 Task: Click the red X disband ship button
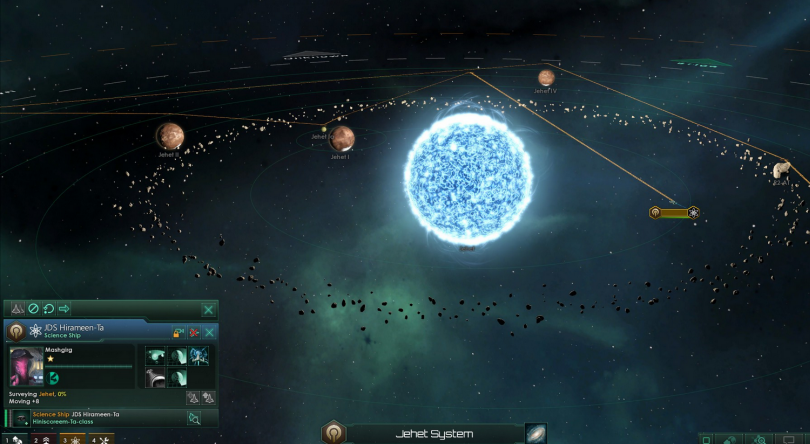point(194,332)
